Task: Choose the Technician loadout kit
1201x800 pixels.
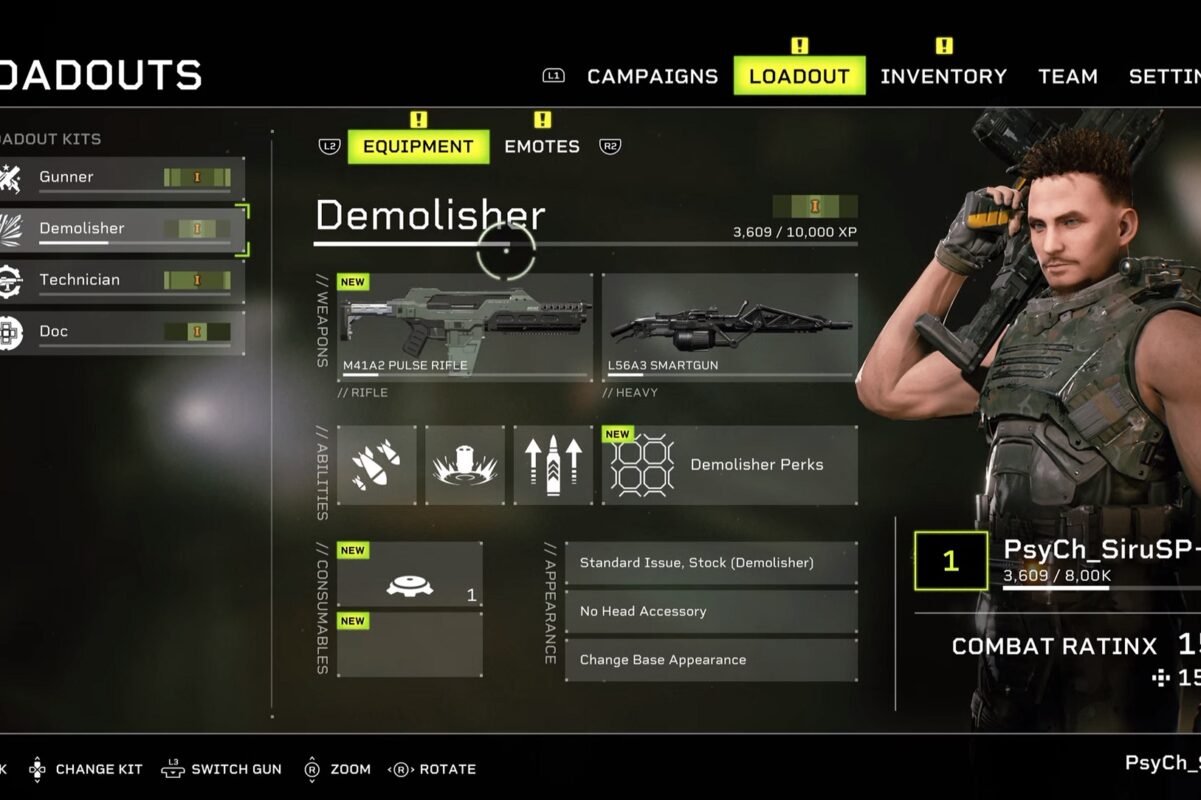Action: (122, 281)
